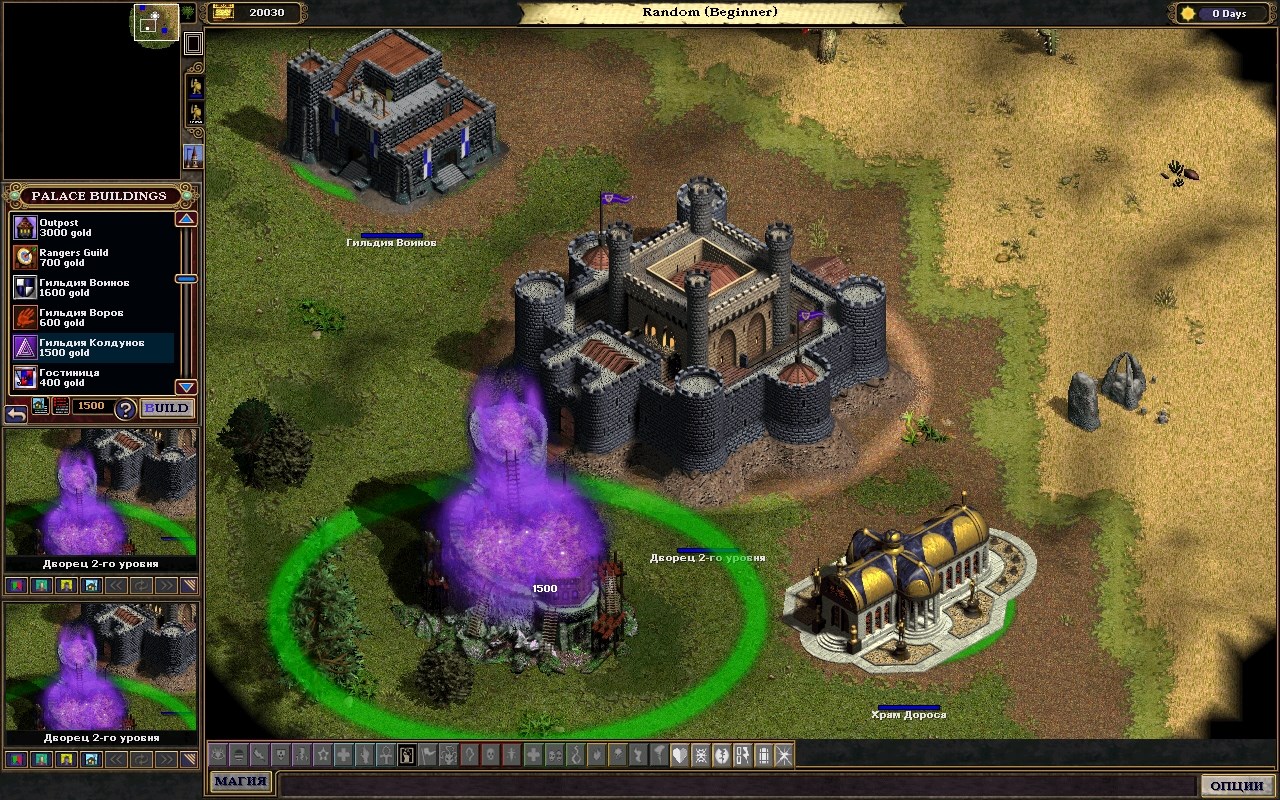Select the blue tower icon beside the minimap

[x=193, y=156]
